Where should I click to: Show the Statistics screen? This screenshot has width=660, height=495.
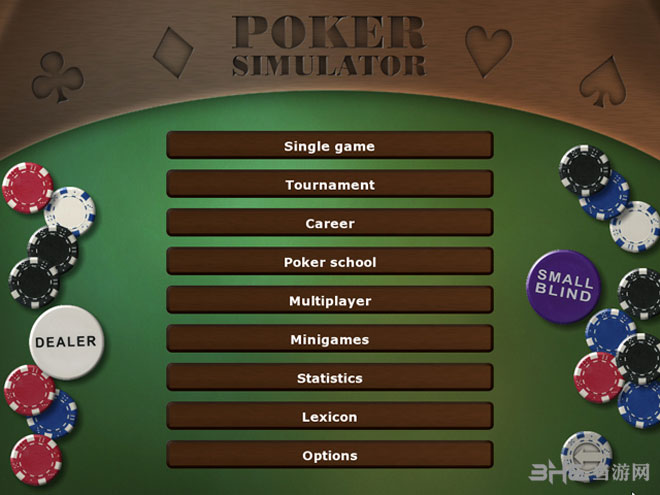click(329, 378)
